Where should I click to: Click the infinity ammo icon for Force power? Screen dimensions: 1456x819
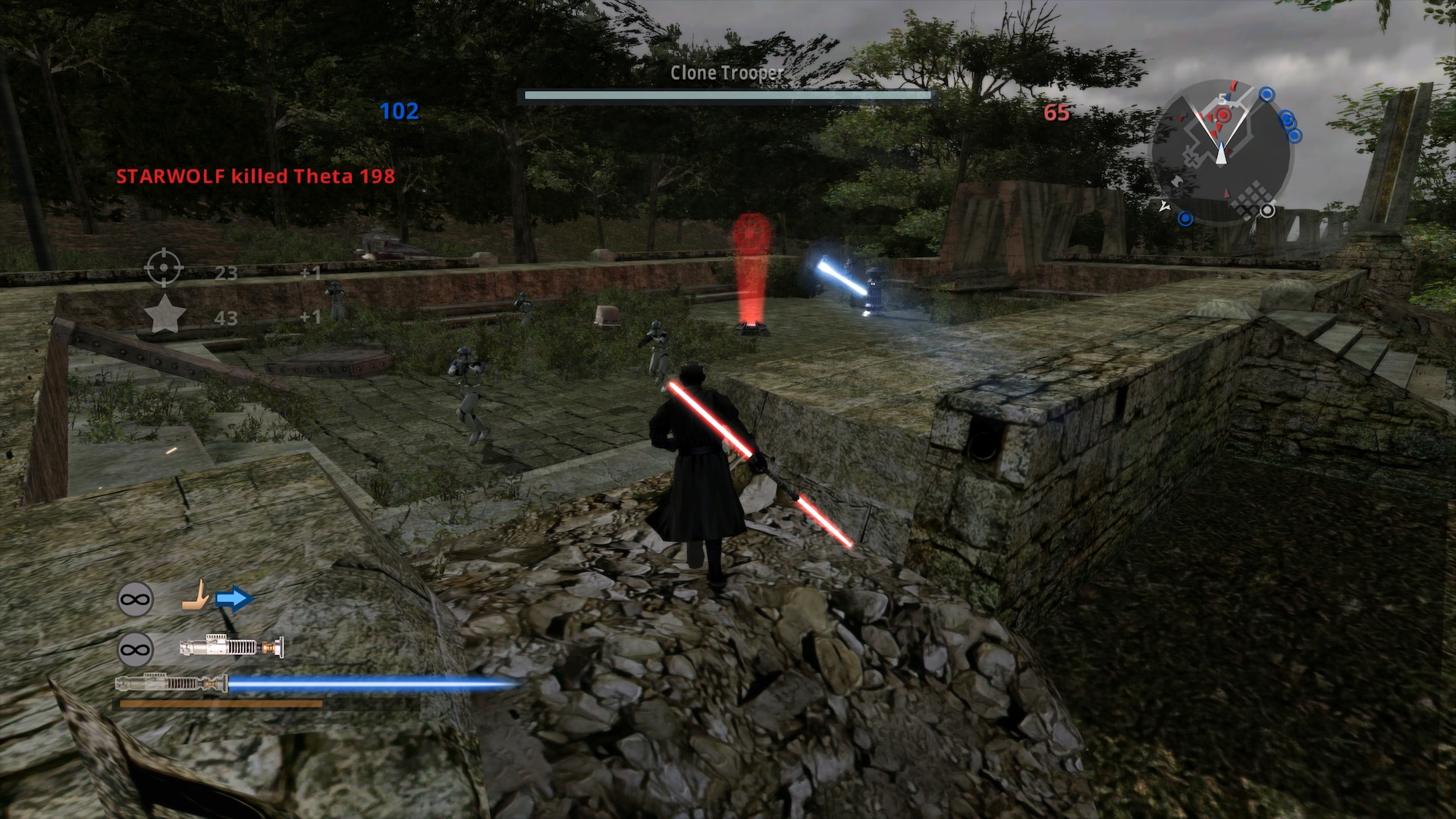[x=136, y=598]
